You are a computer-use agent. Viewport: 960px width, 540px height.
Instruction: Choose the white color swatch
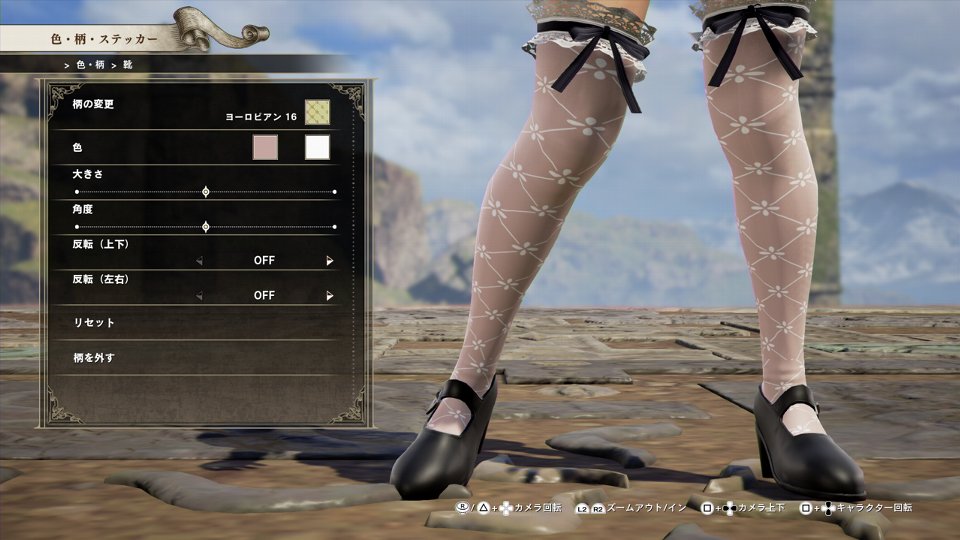pos(317,148)
